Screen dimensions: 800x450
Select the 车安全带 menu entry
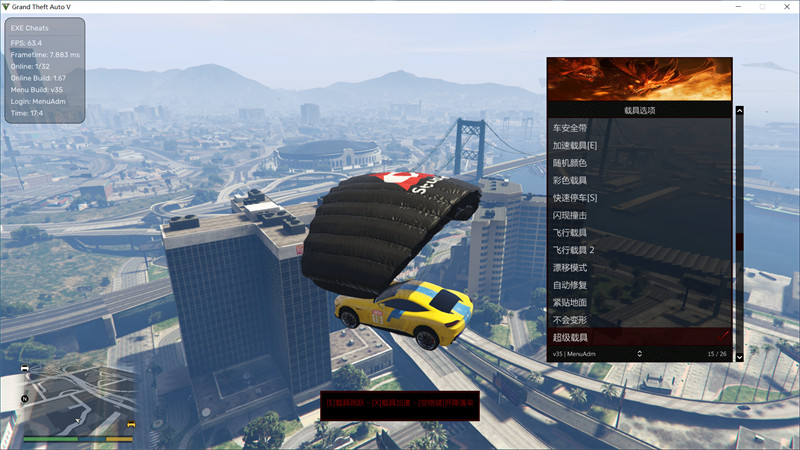coord(571,128)
